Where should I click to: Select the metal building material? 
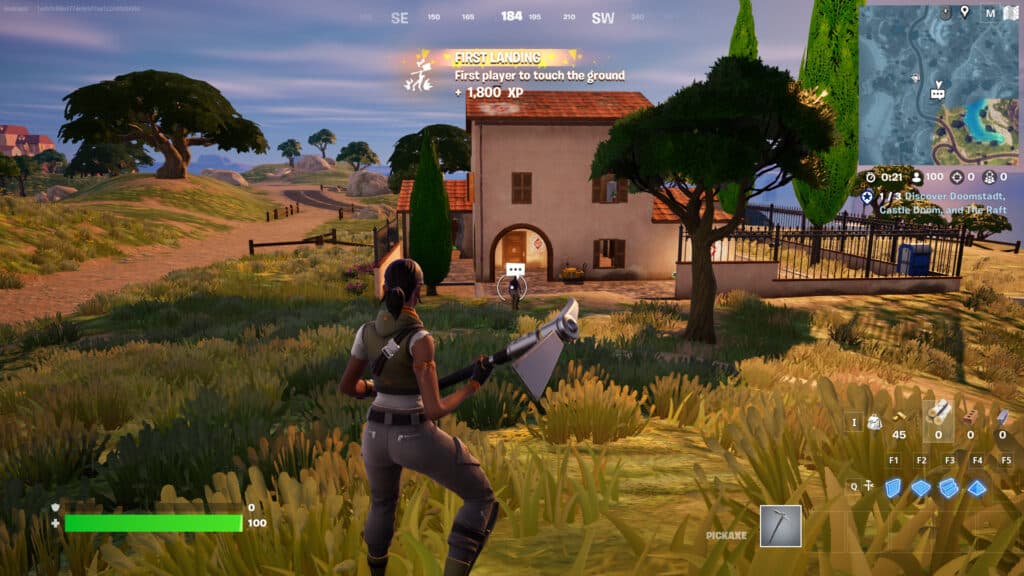(1002, 416)
